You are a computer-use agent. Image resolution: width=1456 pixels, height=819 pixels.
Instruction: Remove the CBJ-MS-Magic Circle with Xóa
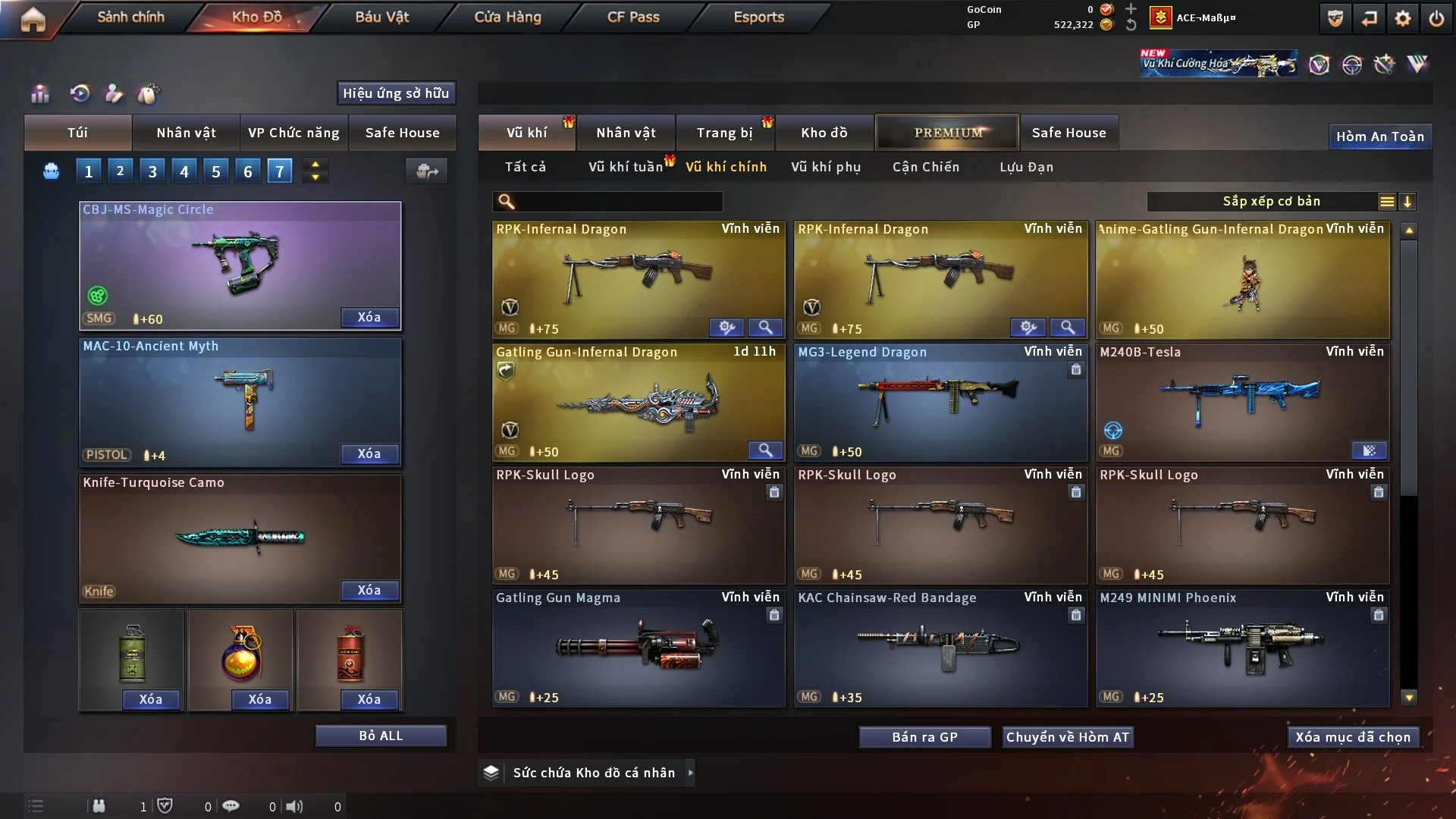(x=369, y=317)
